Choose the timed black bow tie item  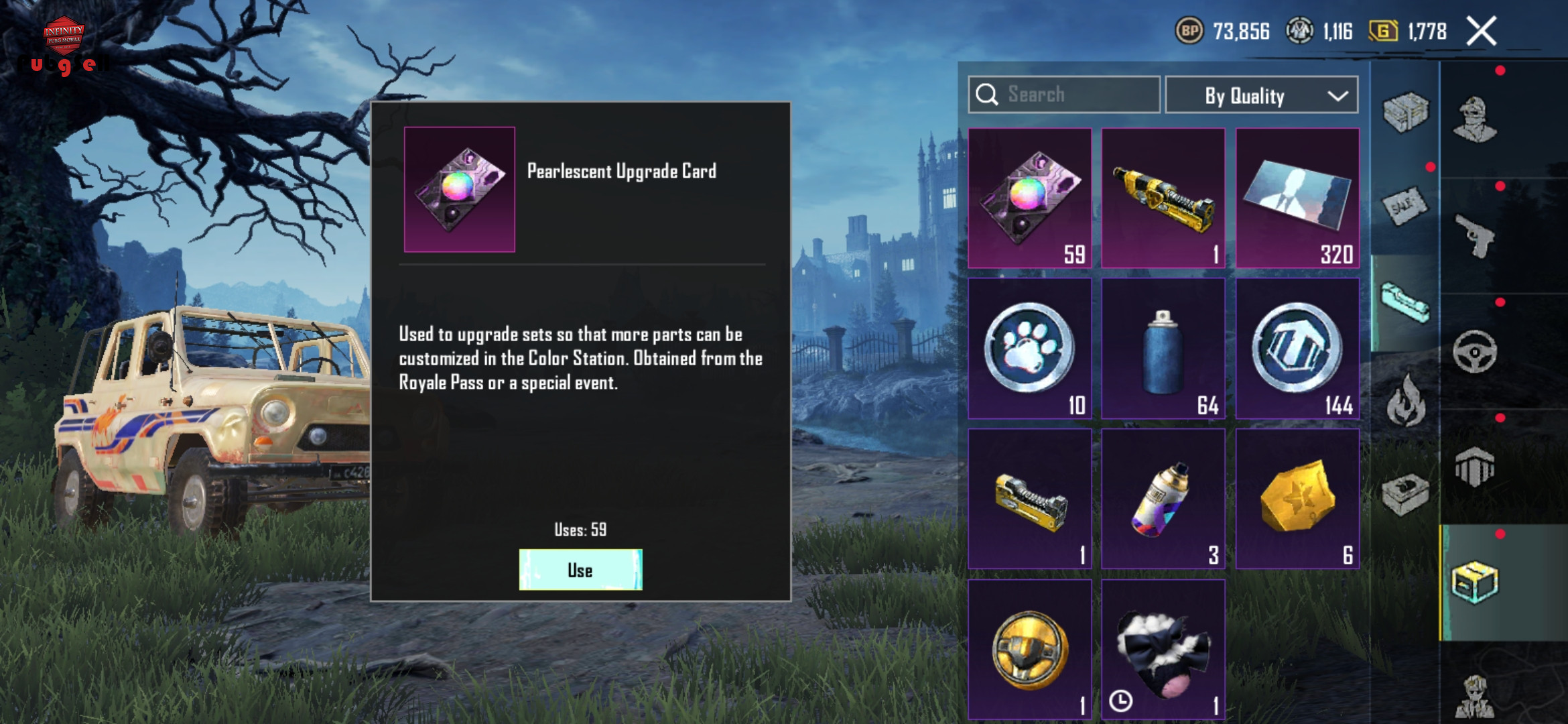coord(1163,650)
